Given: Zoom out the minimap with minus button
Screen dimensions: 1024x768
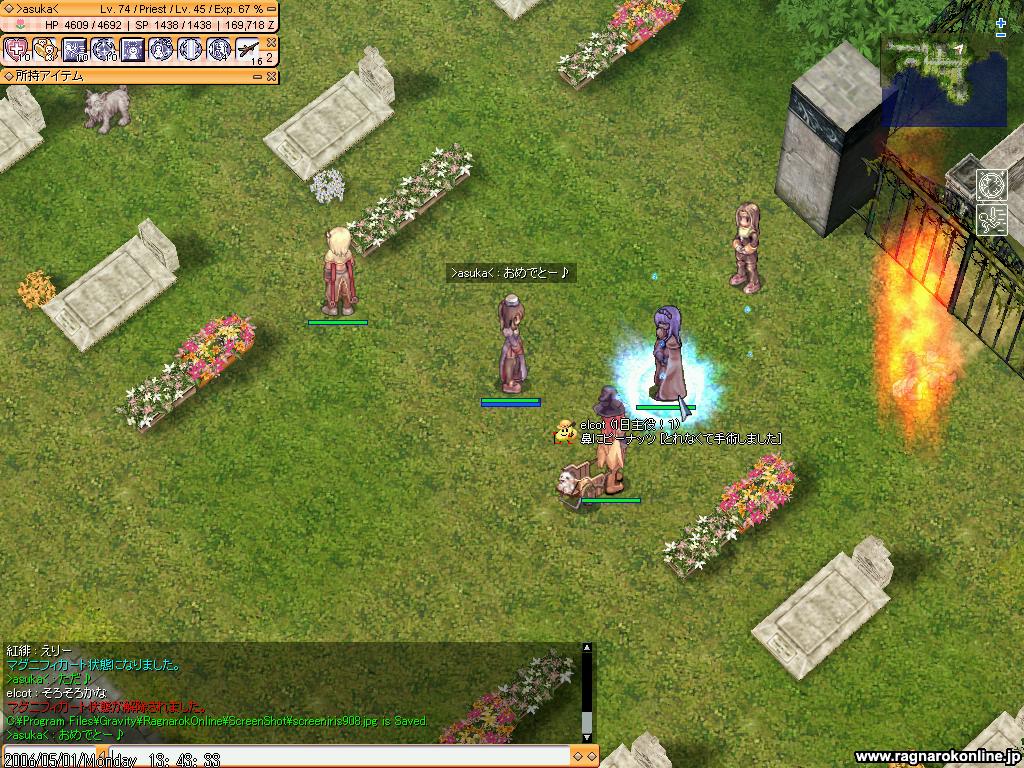Looking at the screenshot, I should click(x=1001, y=35).
